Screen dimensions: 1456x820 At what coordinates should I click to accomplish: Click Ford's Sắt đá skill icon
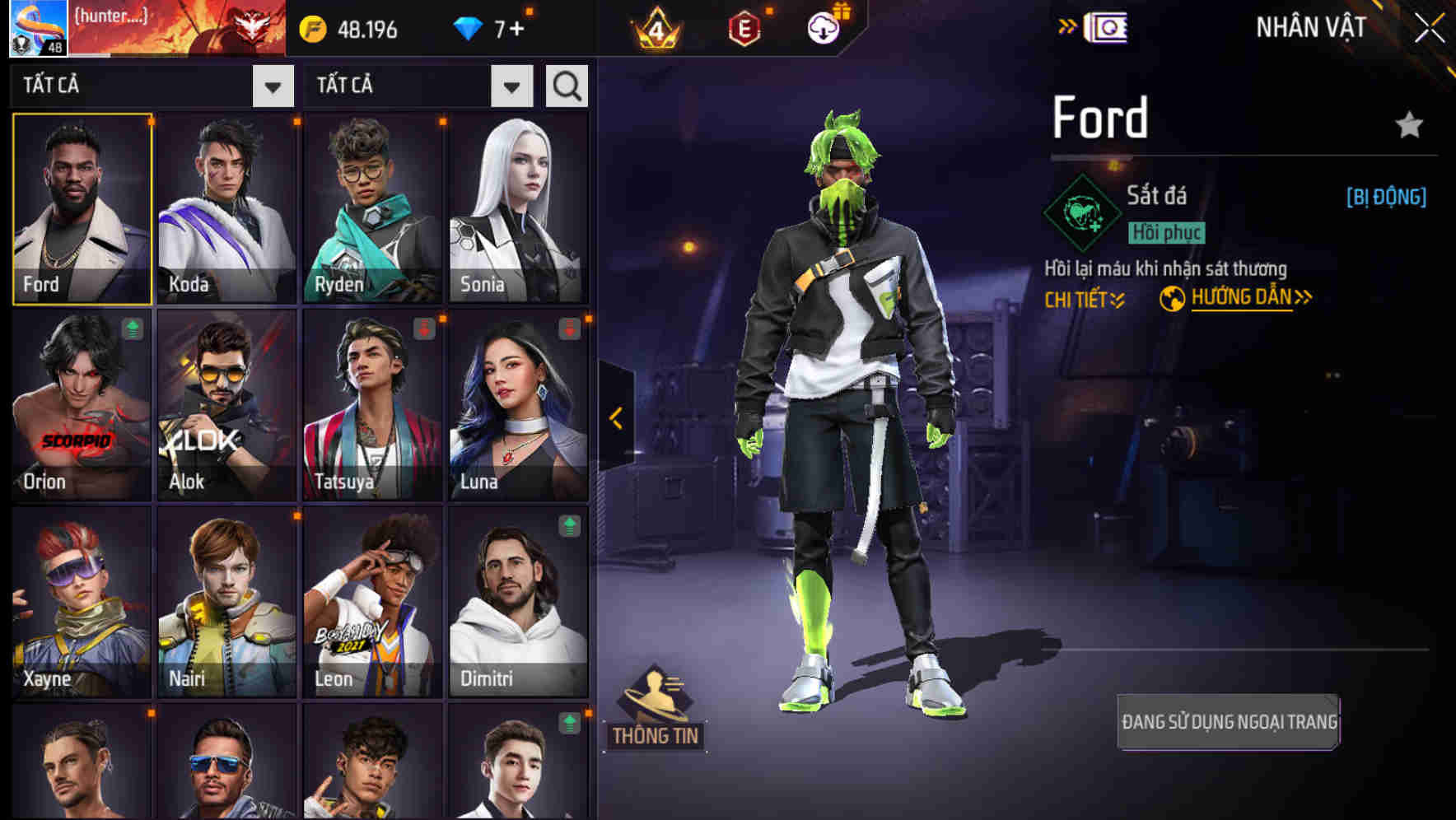pyautogui.click(x=1081, y=212)
